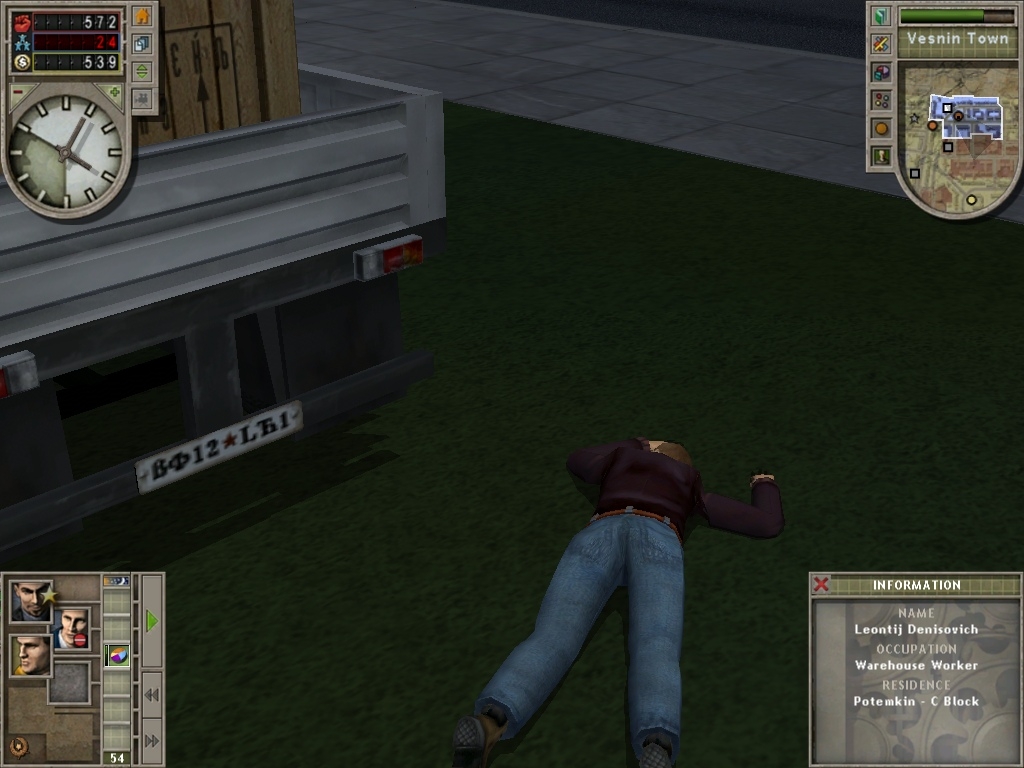Viewport: 1024px width, 768px height.
Task: Click the green up-down arrows button
Action: (142, 72)
